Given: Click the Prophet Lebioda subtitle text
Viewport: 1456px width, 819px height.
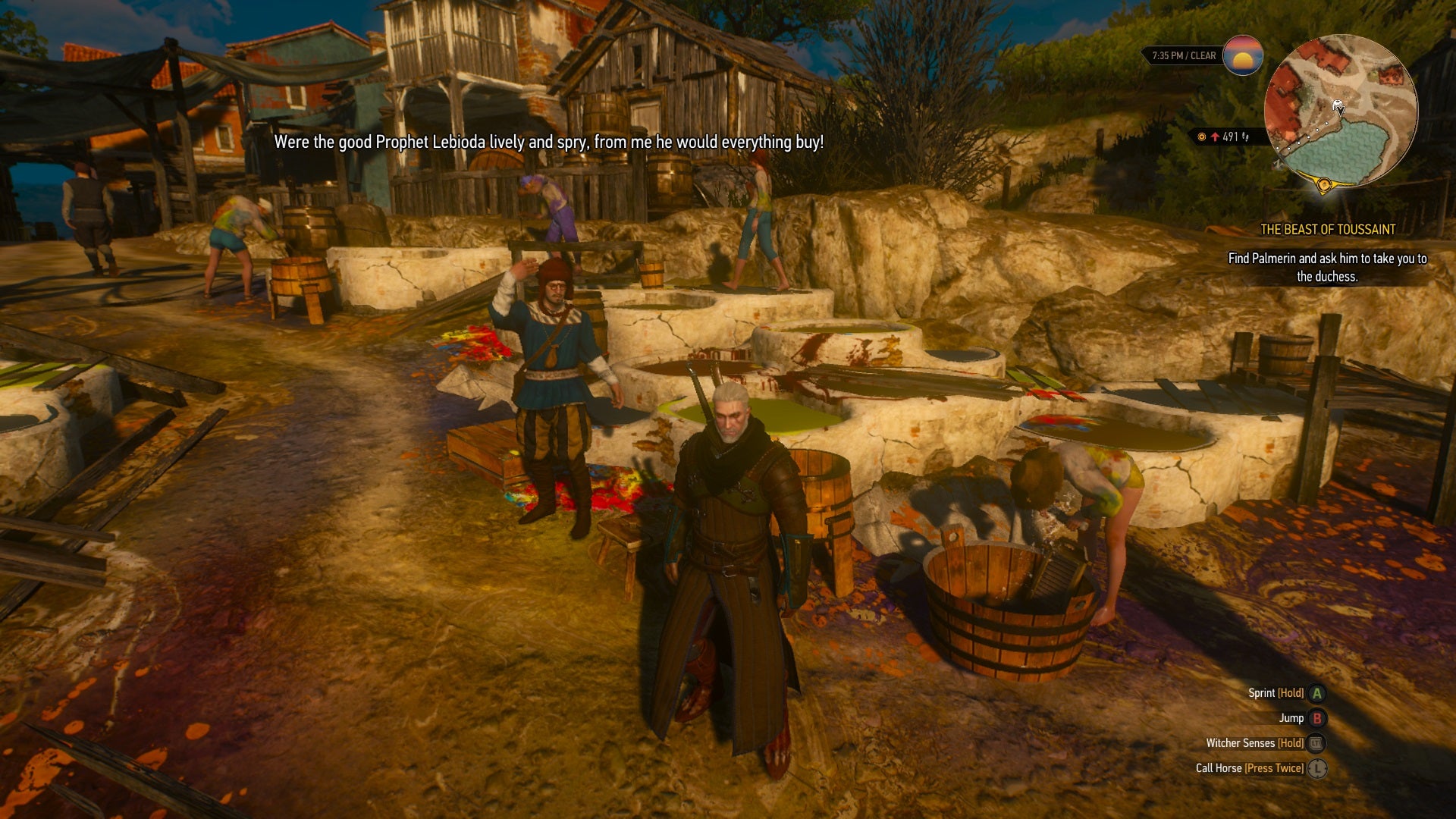Looking at the screenshot, I should (550, 140).
